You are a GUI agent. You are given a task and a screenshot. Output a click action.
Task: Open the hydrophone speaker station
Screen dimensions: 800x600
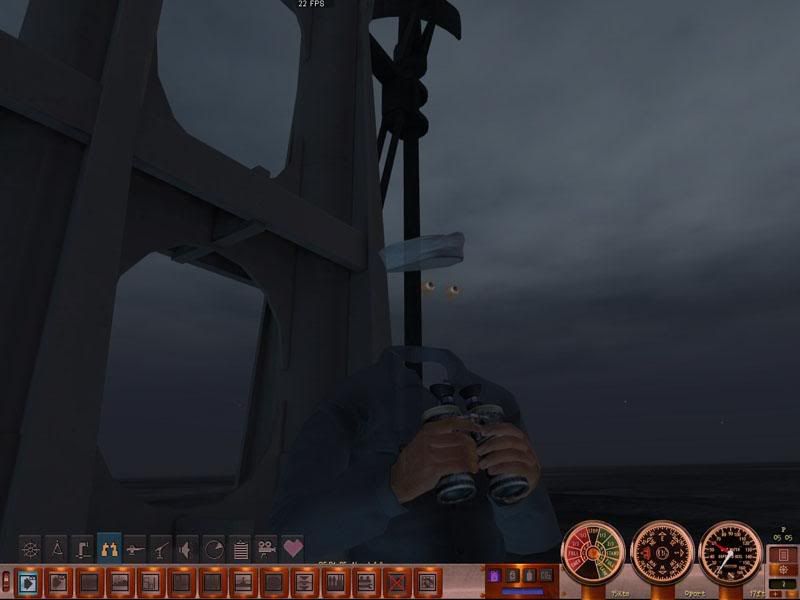(187, 549)
